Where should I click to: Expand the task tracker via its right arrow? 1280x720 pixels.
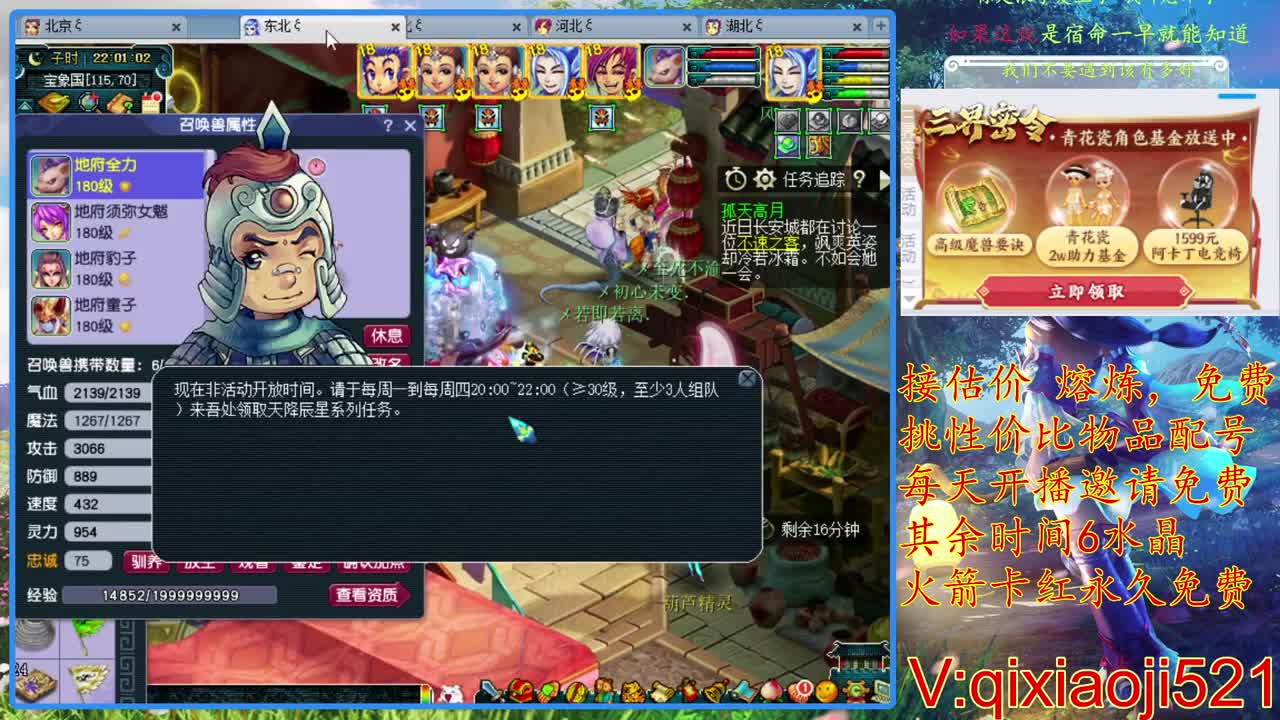(x=884, y=181)
